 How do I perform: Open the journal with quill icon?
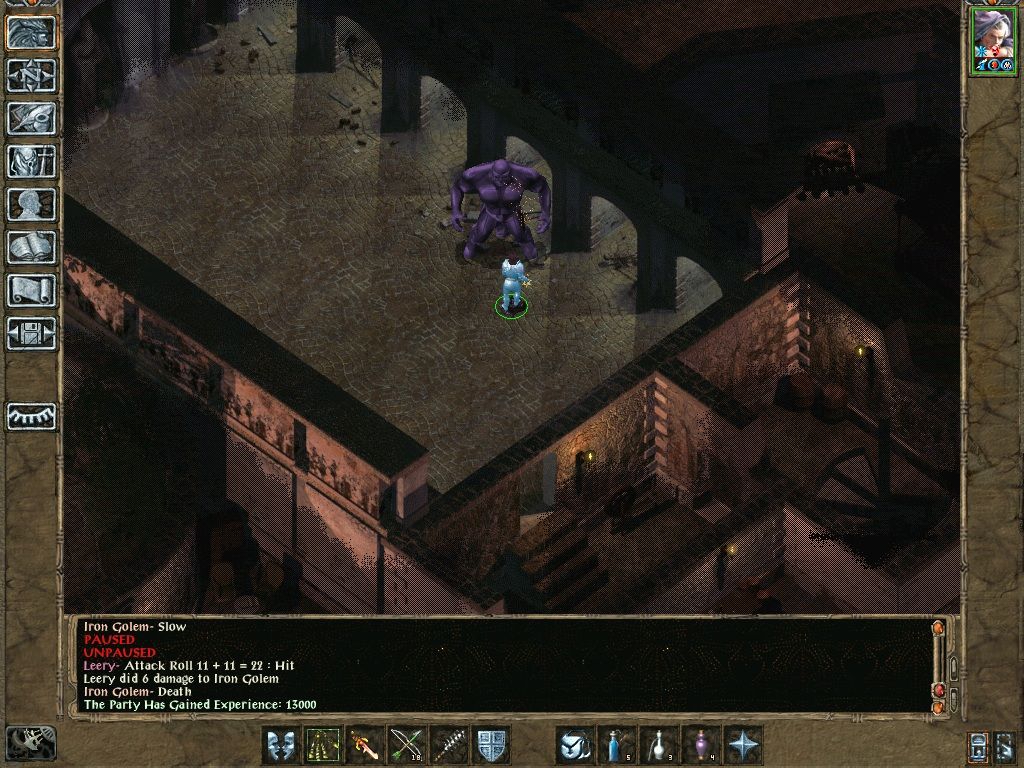tap(32, 118)
